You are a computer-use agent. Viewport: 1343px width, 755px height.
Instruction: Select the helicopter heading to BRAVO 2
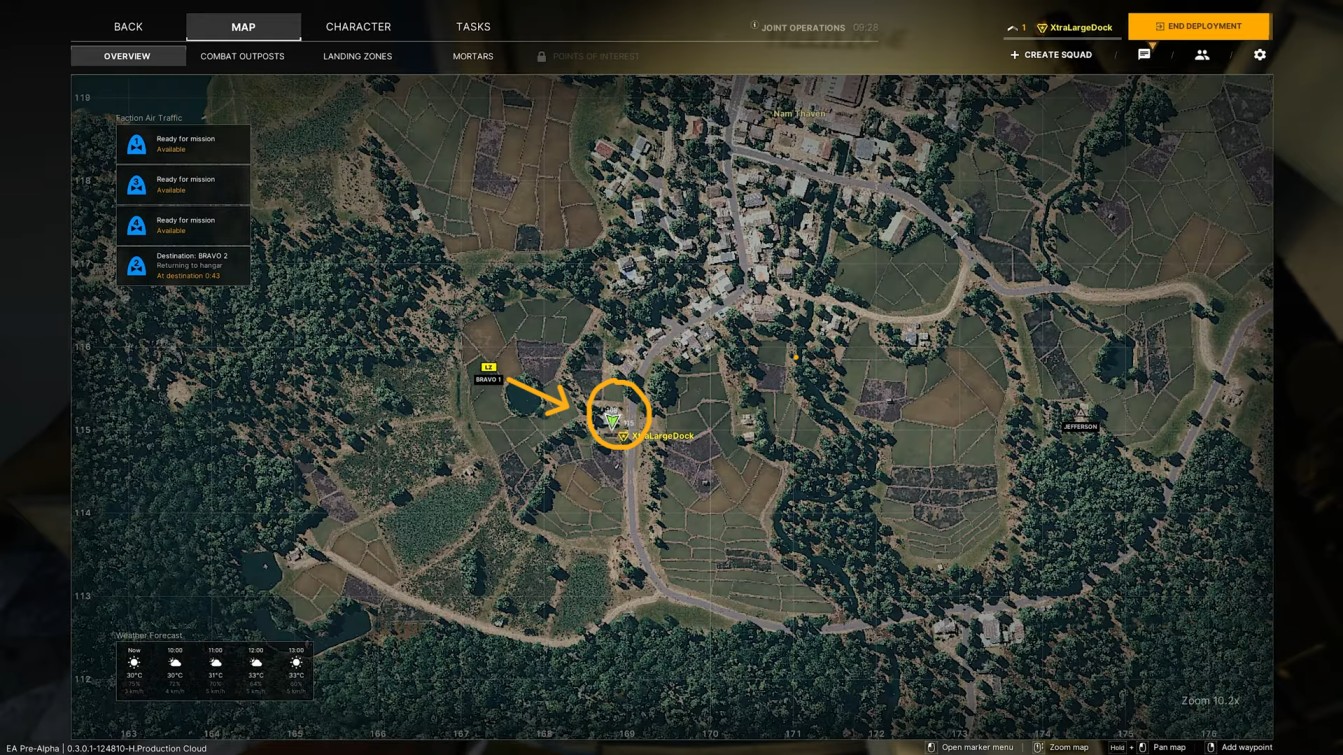(x=183, y=266)
